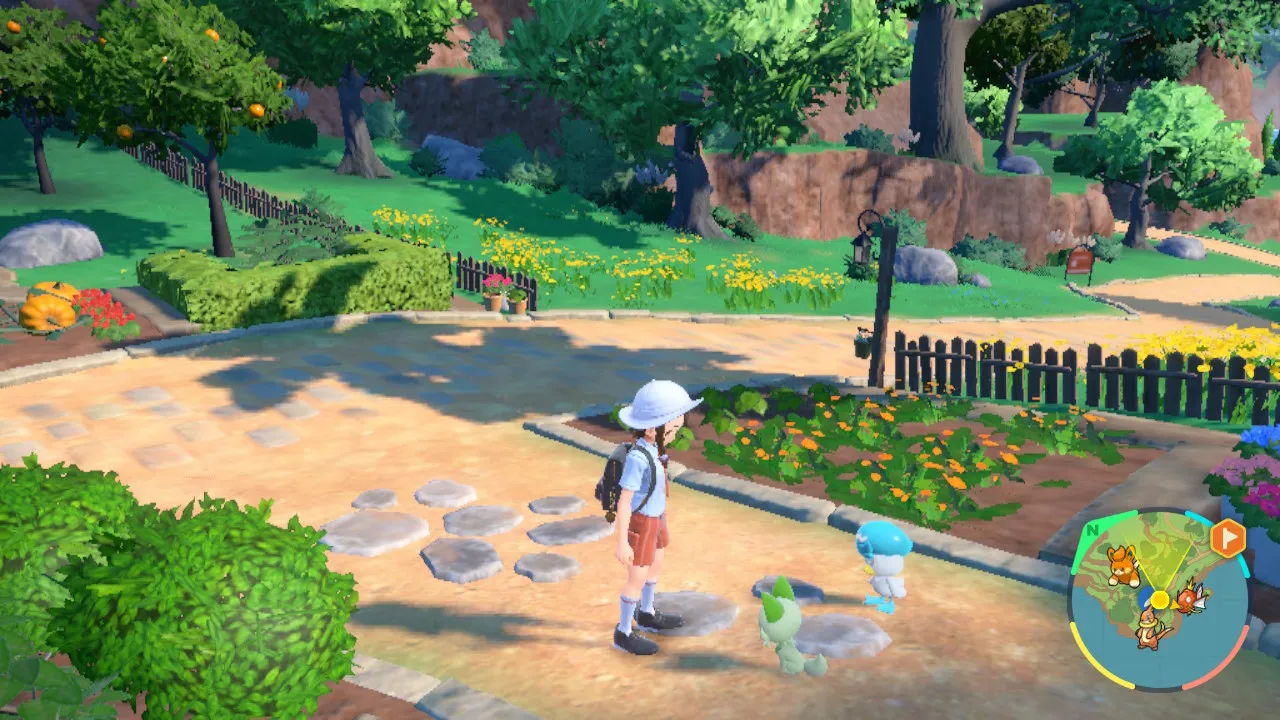Open the circular minimap

click(1158, 600)
